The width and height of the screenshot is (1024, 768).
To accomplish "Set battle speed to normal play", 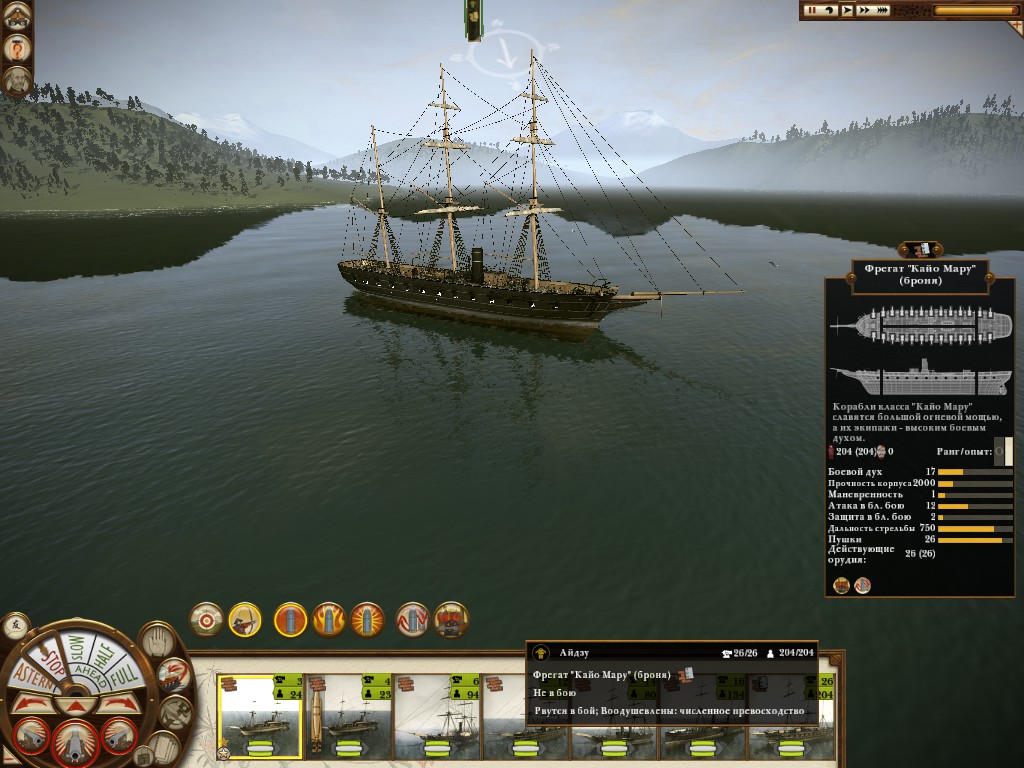I will 846,10.
